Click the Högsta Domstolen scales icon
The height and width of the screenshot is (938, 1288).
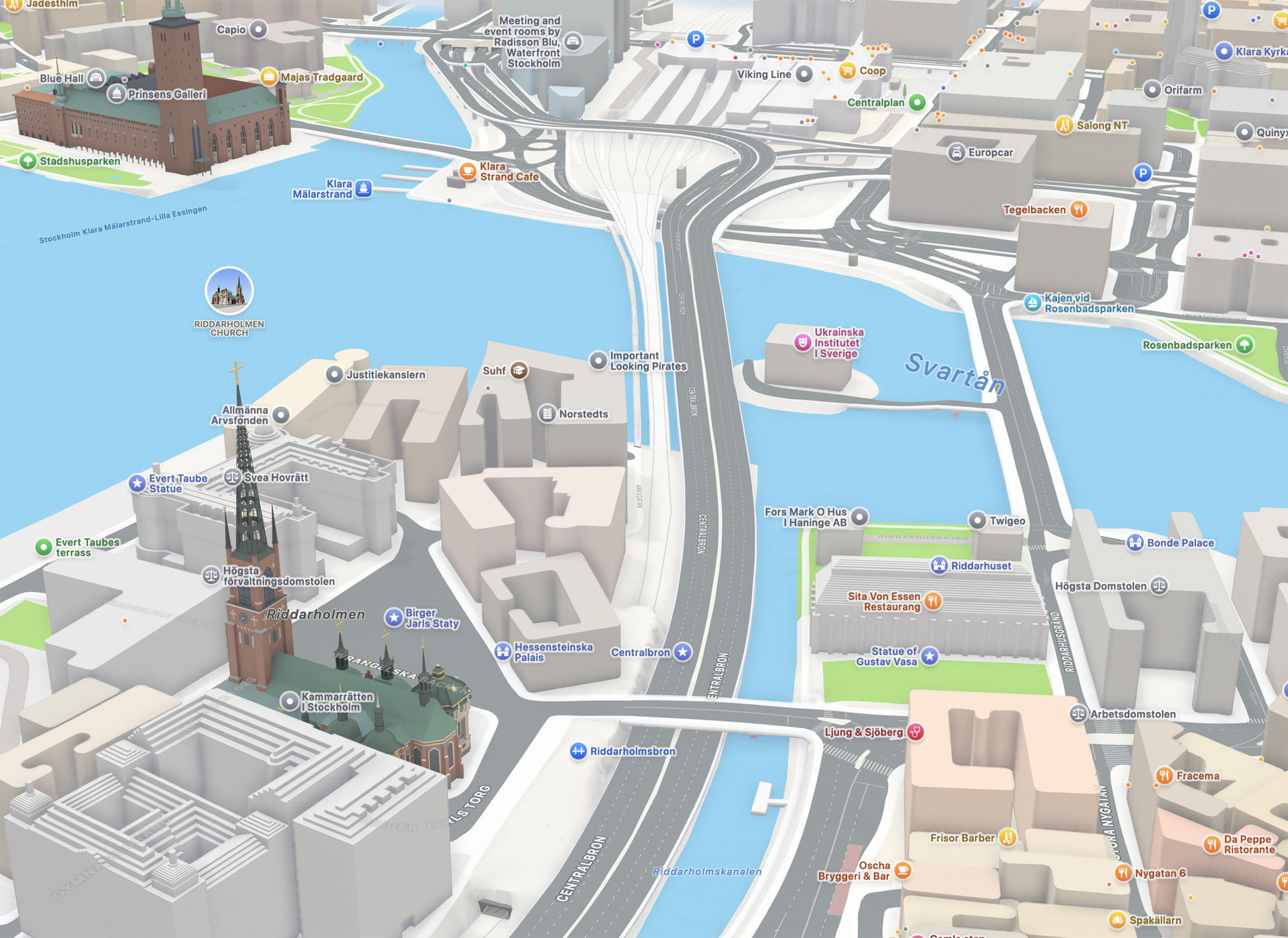(x=1160, y=585)
